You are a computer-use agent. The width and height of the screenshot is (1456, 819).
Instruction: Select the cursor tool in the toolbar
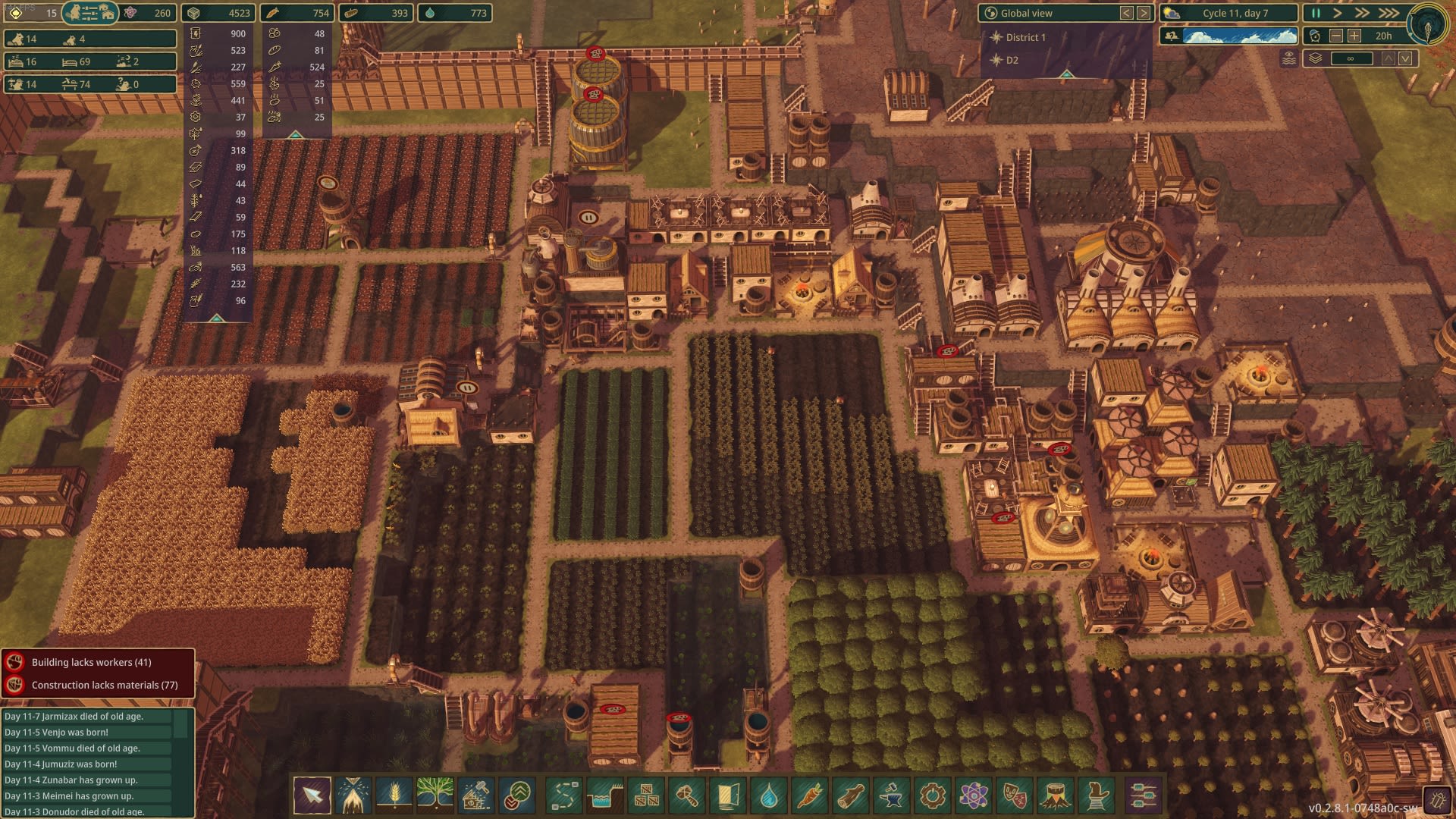pyautogui.click(x=312, y=795)
